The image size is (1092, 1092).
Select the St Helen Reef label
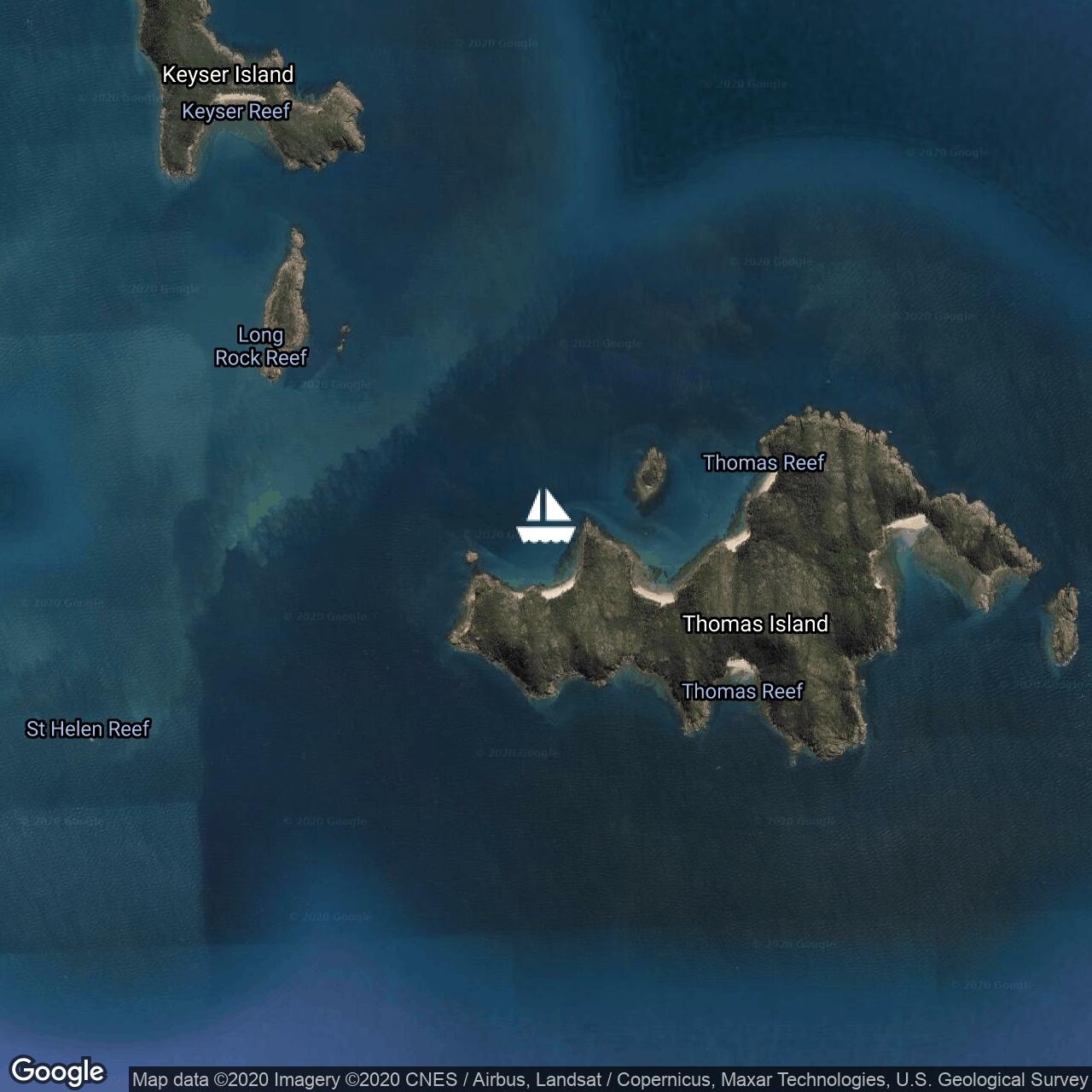pos(88,729)
